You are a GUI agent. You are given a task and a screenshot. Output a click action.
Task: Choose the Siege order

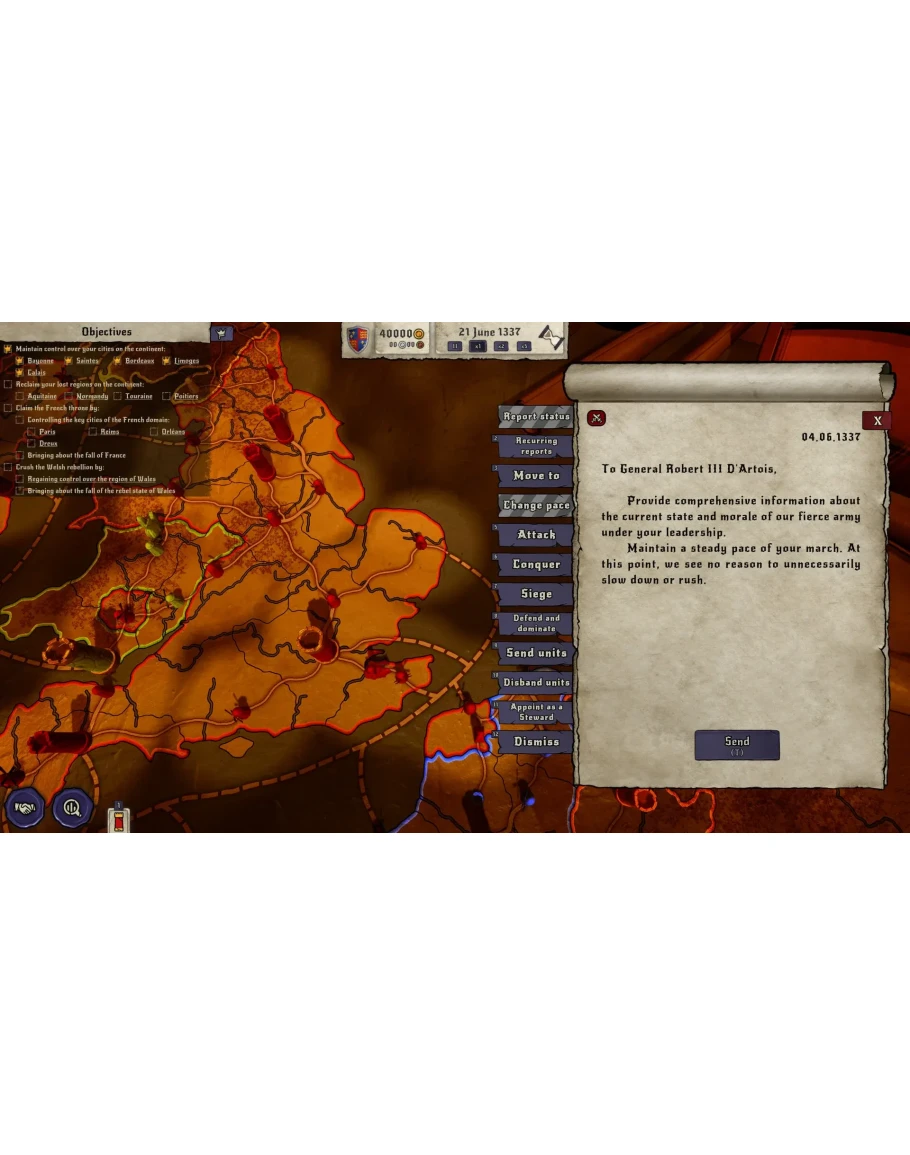536,594
